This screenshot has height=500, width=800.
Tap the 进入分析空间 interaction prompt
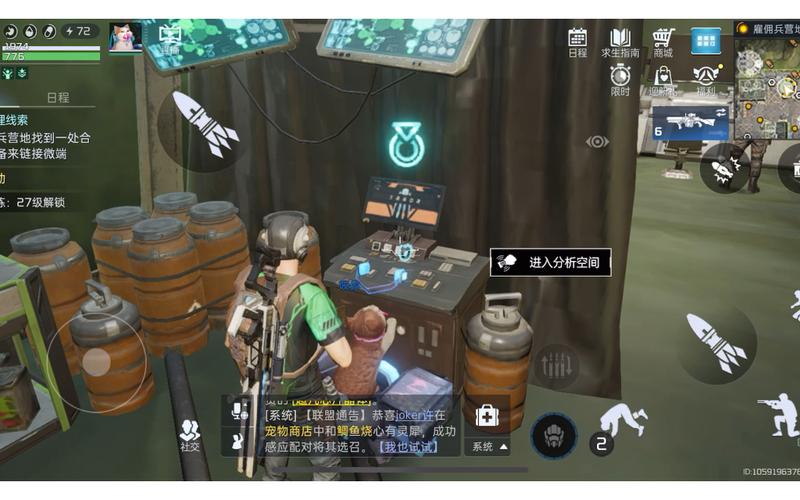click(551, 262)
